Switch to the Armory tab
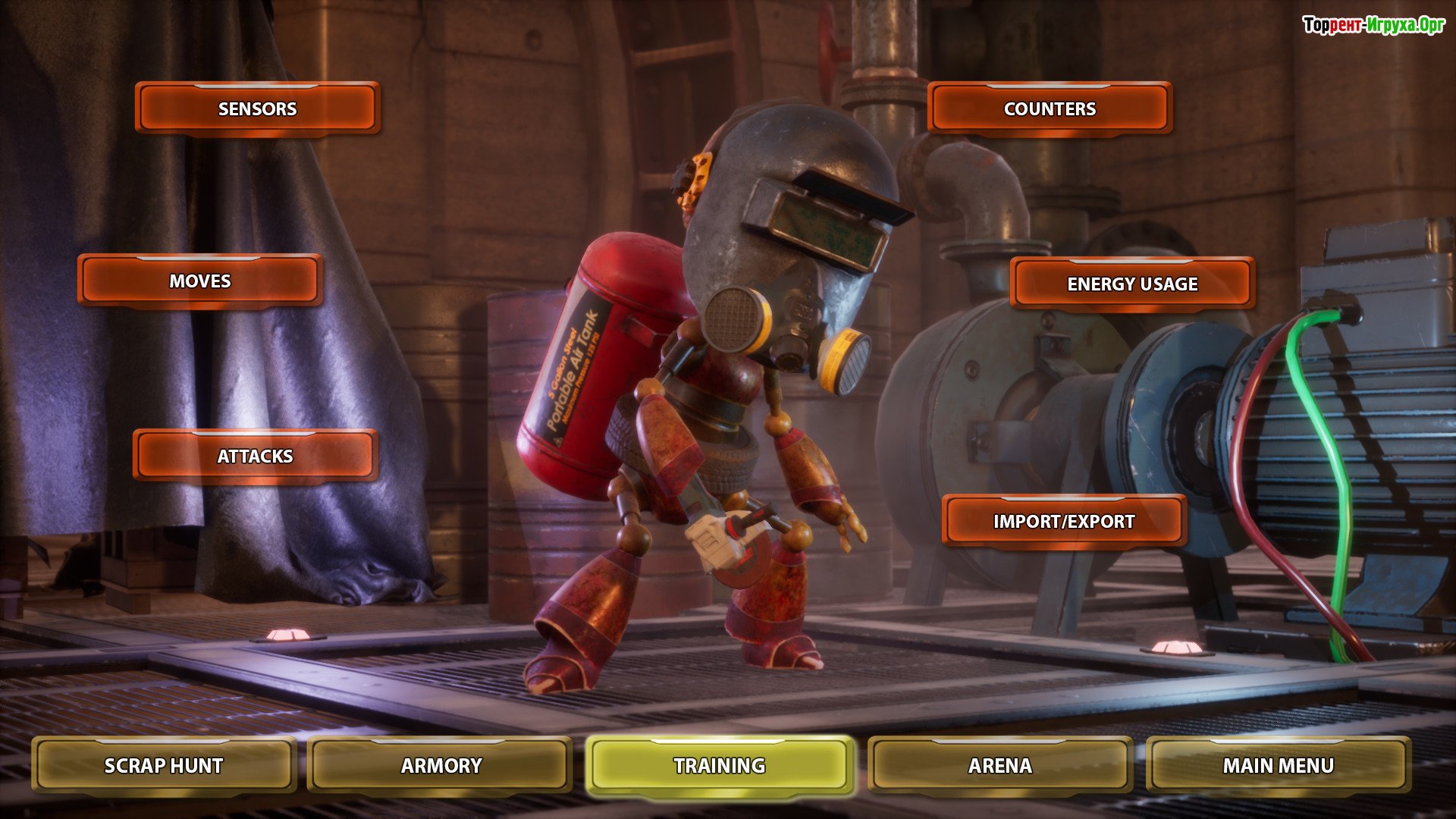The image size is (1456, 819). (x=441, y=765)
